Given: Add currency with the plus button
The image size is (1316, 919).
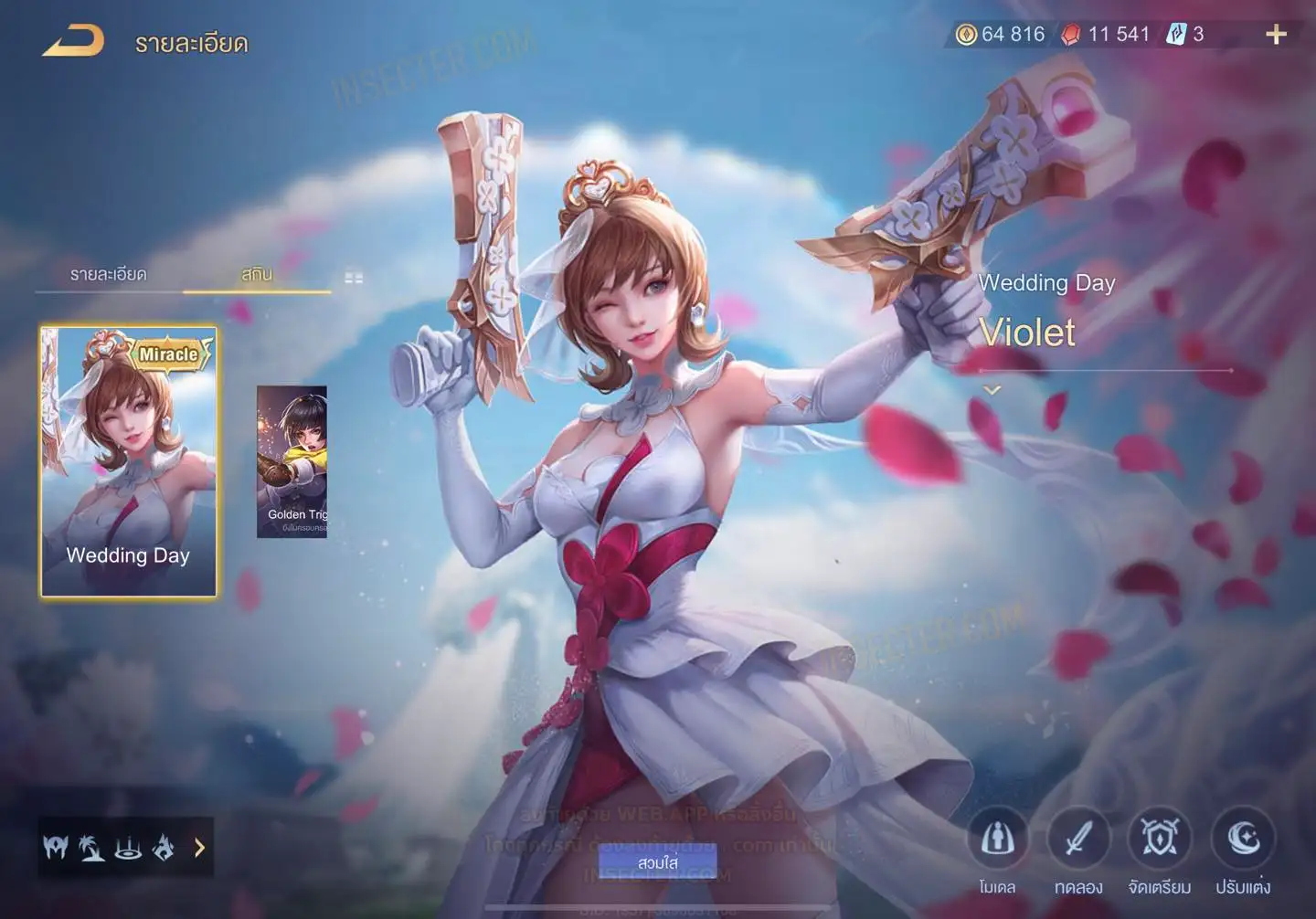Looking at the screenshot, I should tap(1276, 35).
